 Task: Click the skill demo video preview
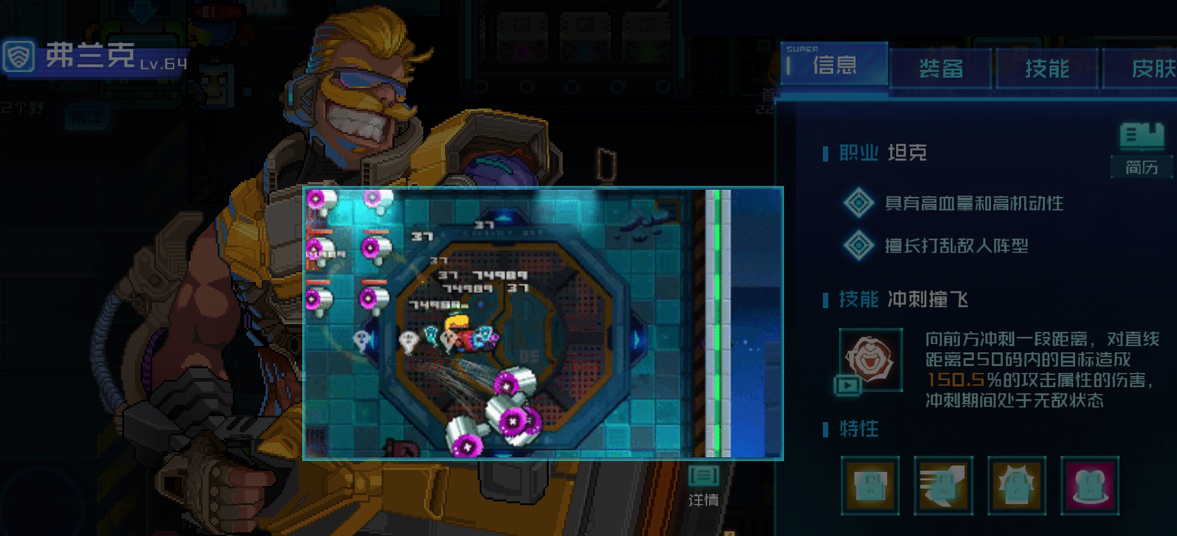coord(542,323)
